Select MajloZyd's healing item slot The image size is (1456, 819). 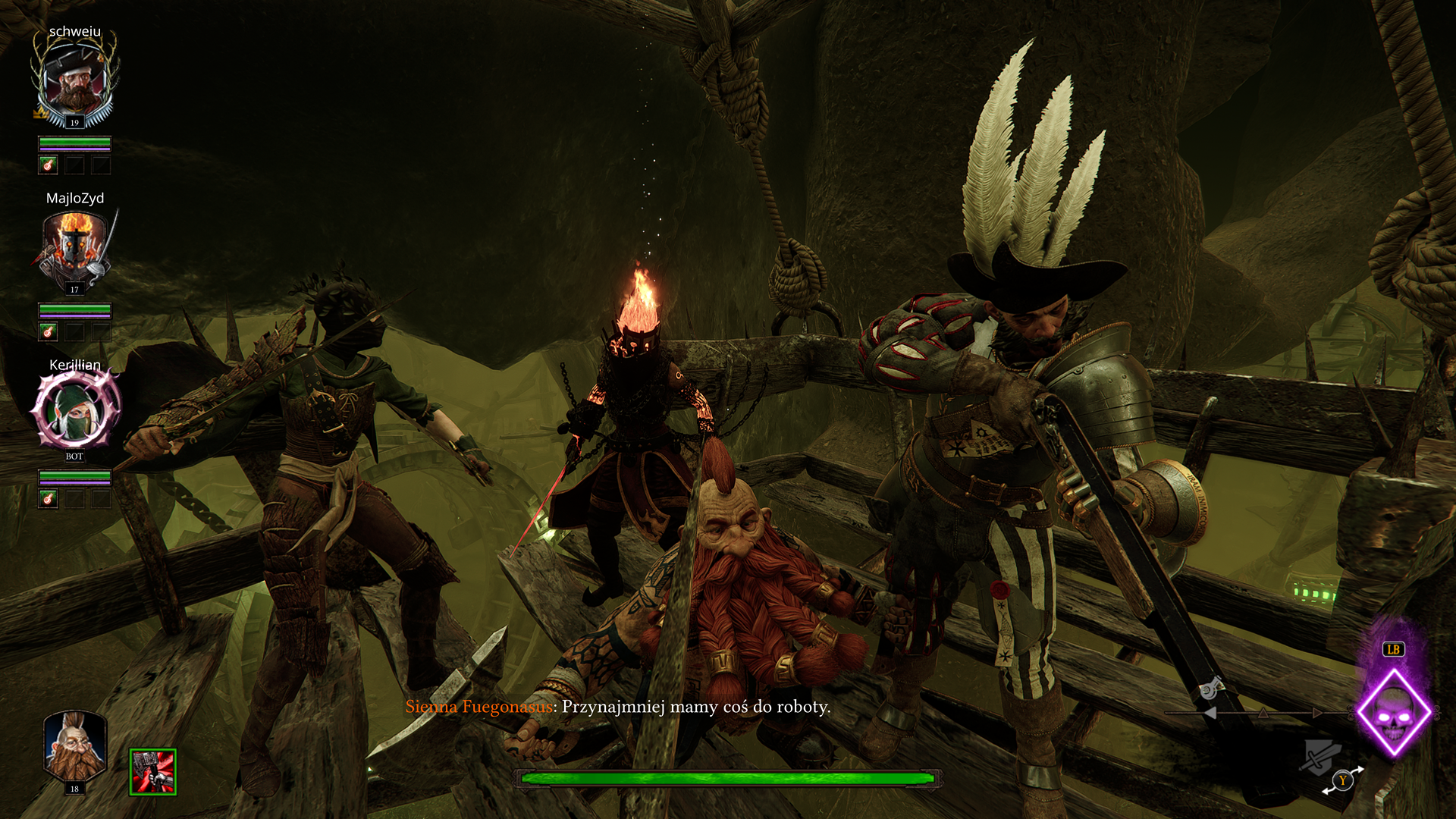click(x=49, y=331)
